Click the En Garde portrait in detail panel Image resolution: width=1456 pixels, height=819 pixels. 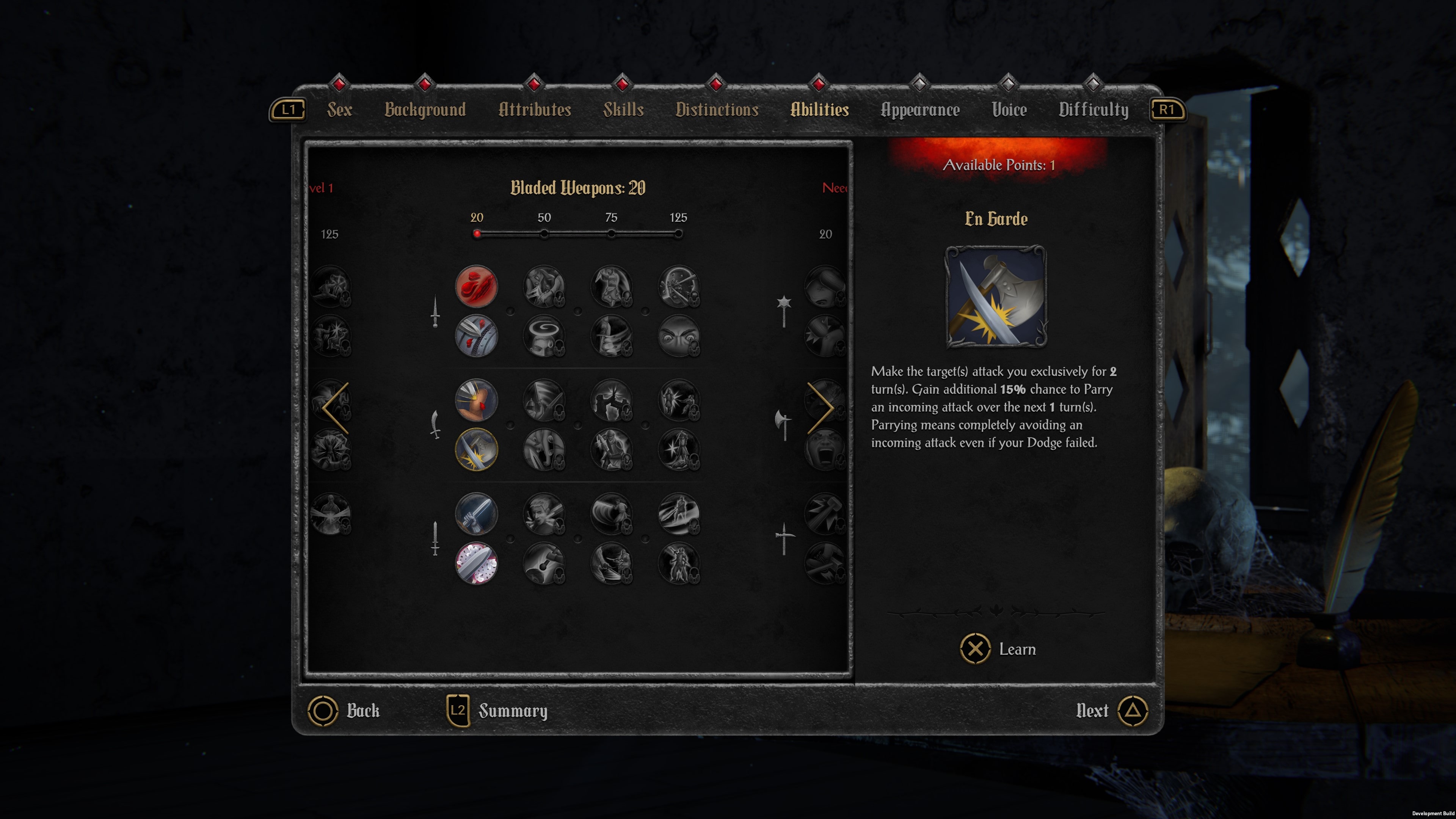[996, 298]
